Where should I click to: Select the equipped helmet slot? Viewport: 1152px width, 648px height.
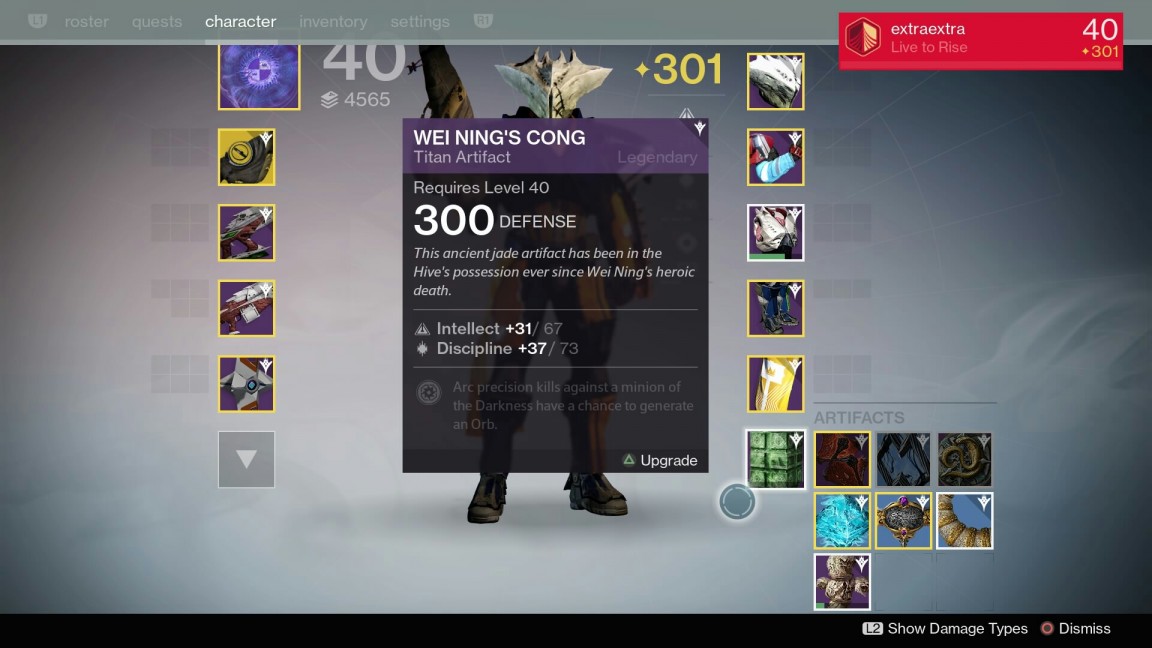(x=775, y=82)
